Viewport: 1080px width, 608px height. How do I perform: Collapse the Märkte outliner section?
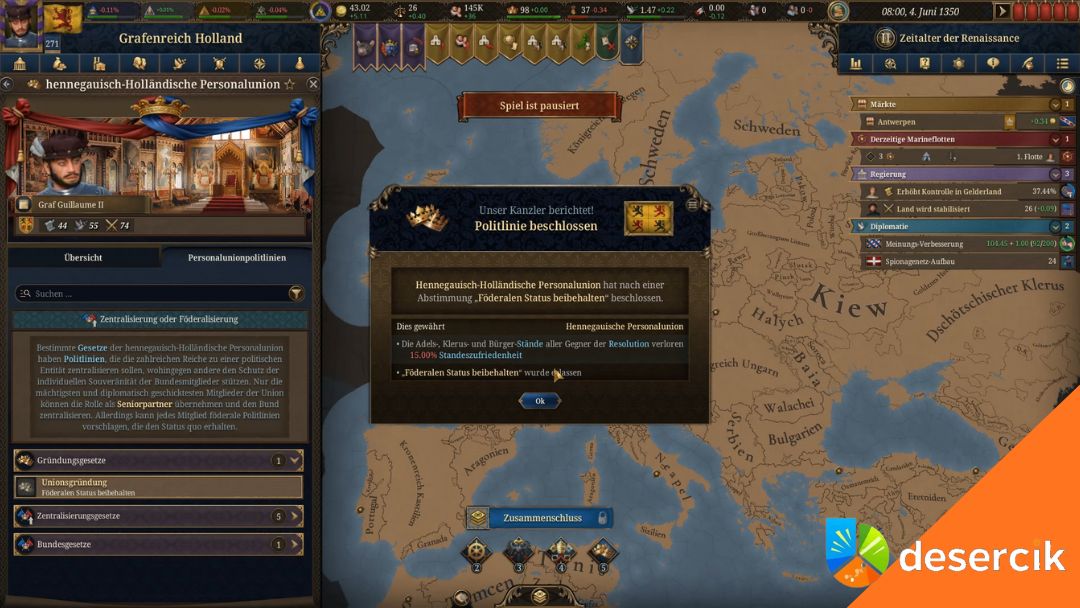point(1054,104)
